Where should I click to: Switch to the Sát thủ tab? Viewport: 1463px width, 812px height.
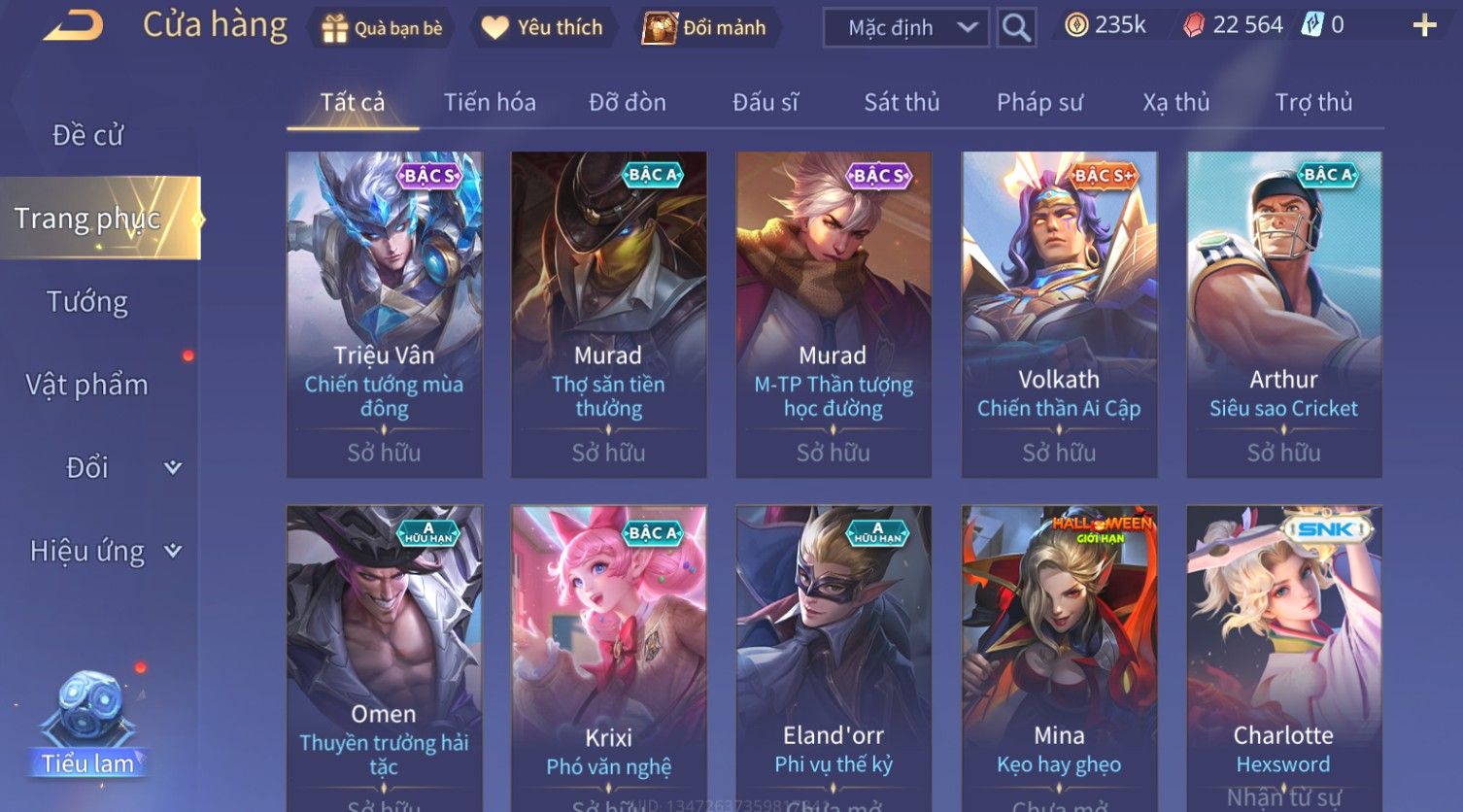coord(902,102)
